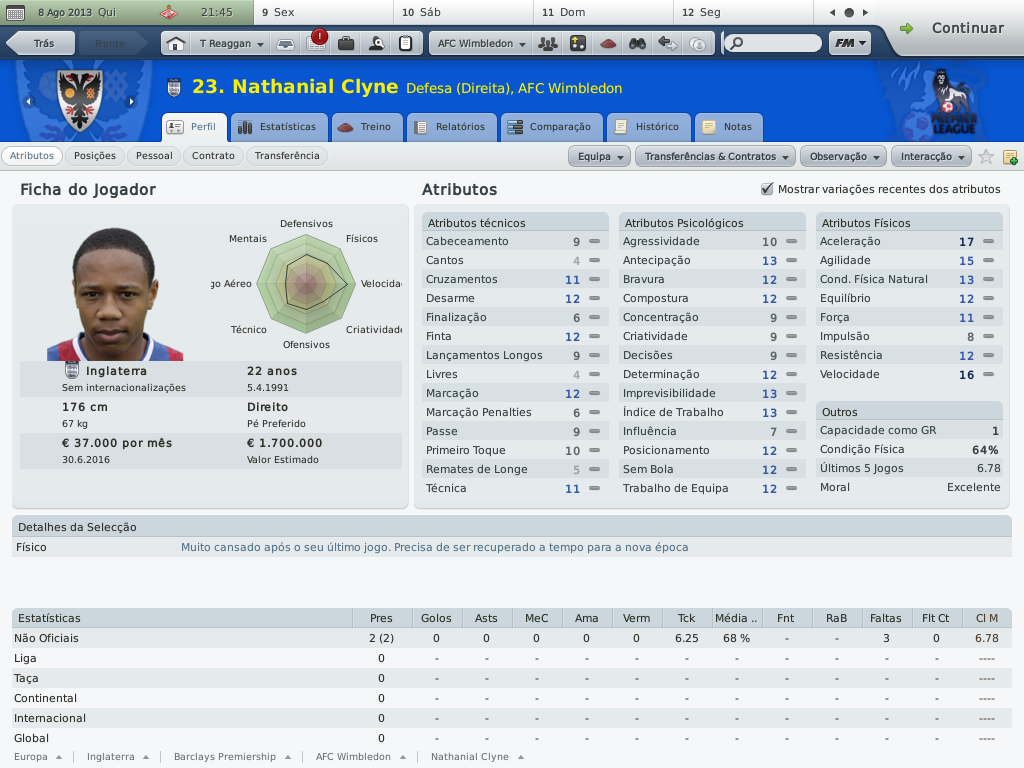Expand the Observação dropdown
This screenshot has height=768, width=1024.
pyautogui.click(x=845, y=157)
